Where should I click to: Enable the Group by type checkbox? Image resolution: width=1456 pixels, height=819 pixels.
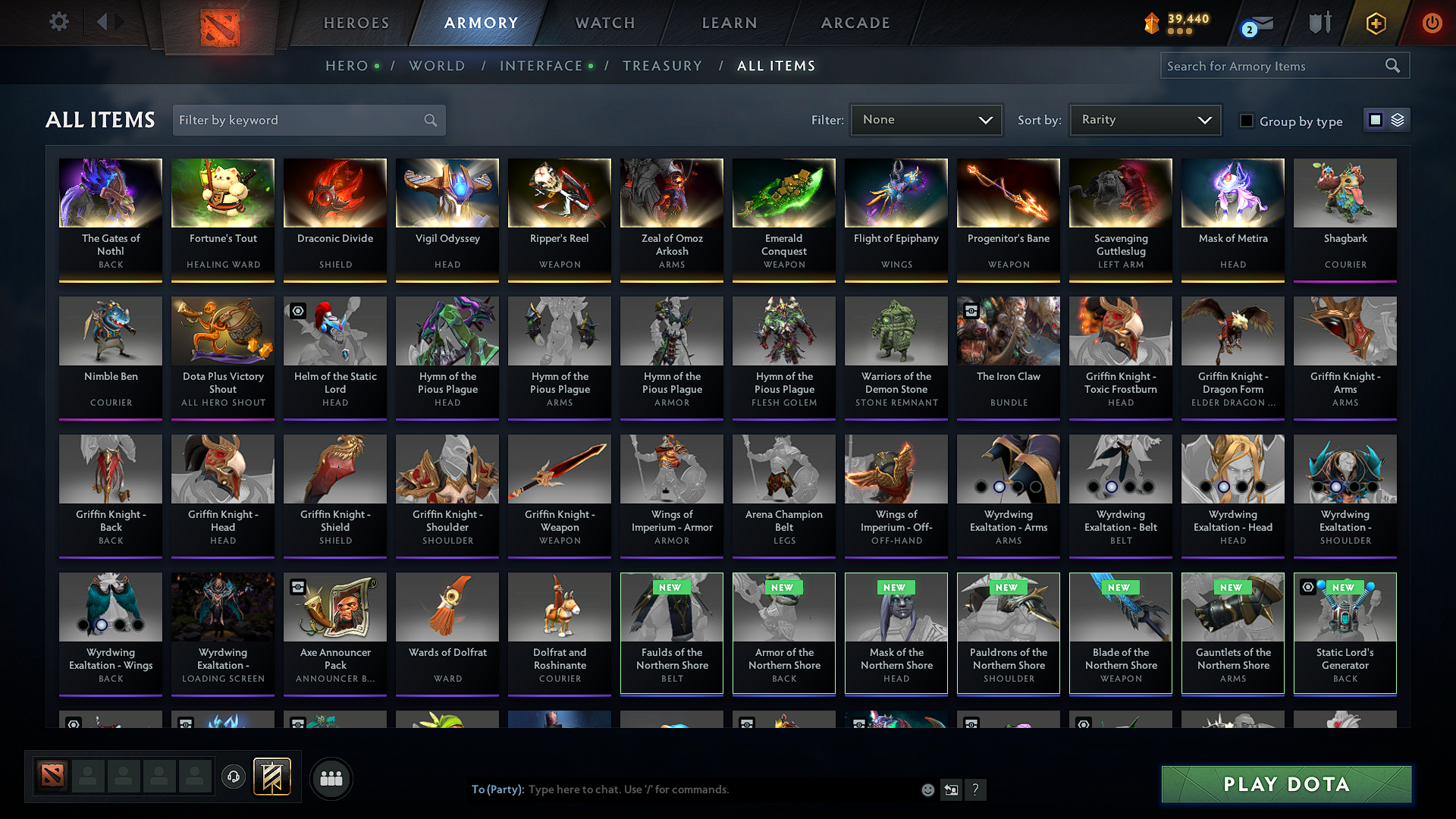[1246, 121]
